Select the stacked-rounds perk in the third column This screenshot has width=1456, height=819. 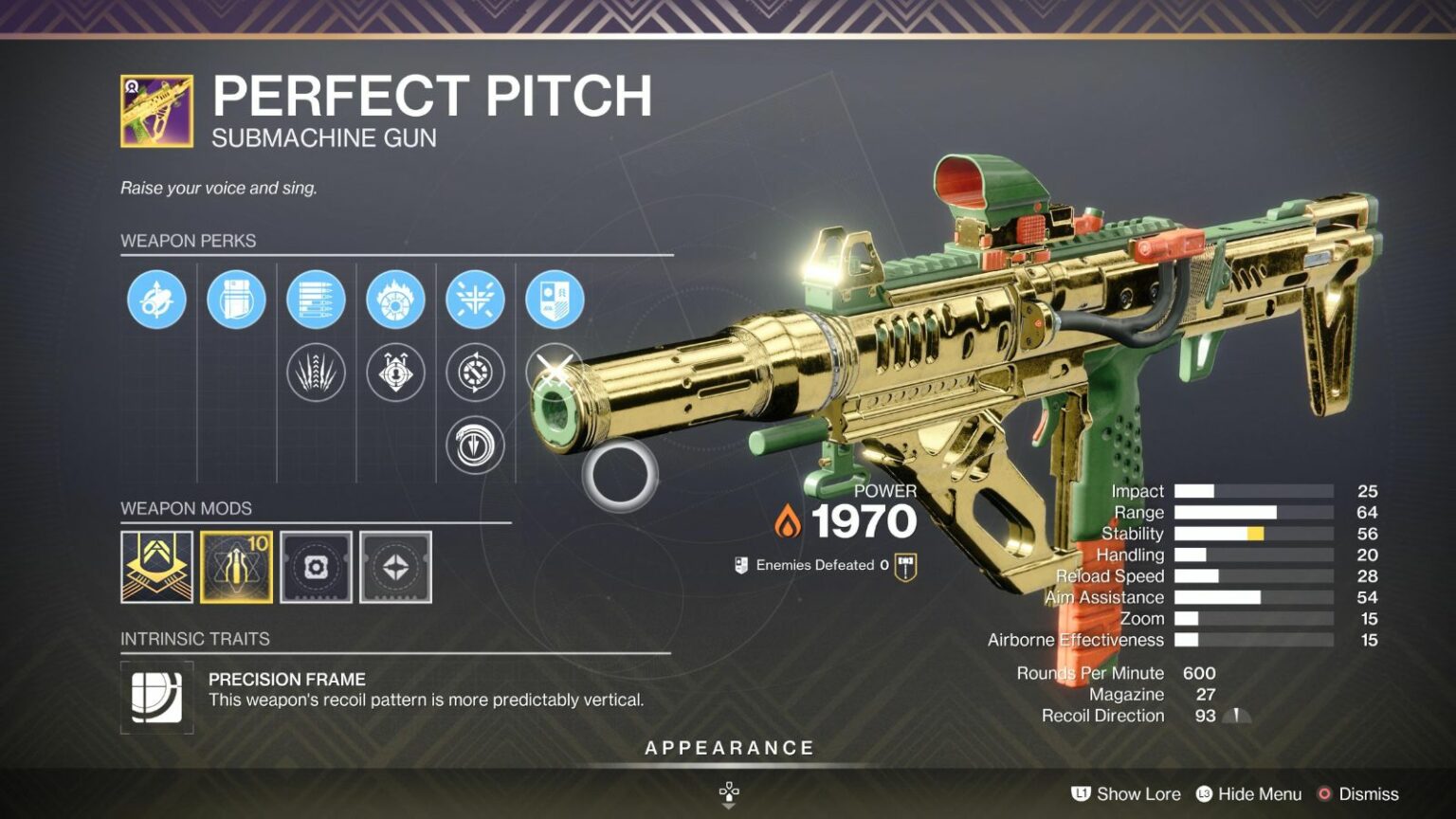[316, 297]
